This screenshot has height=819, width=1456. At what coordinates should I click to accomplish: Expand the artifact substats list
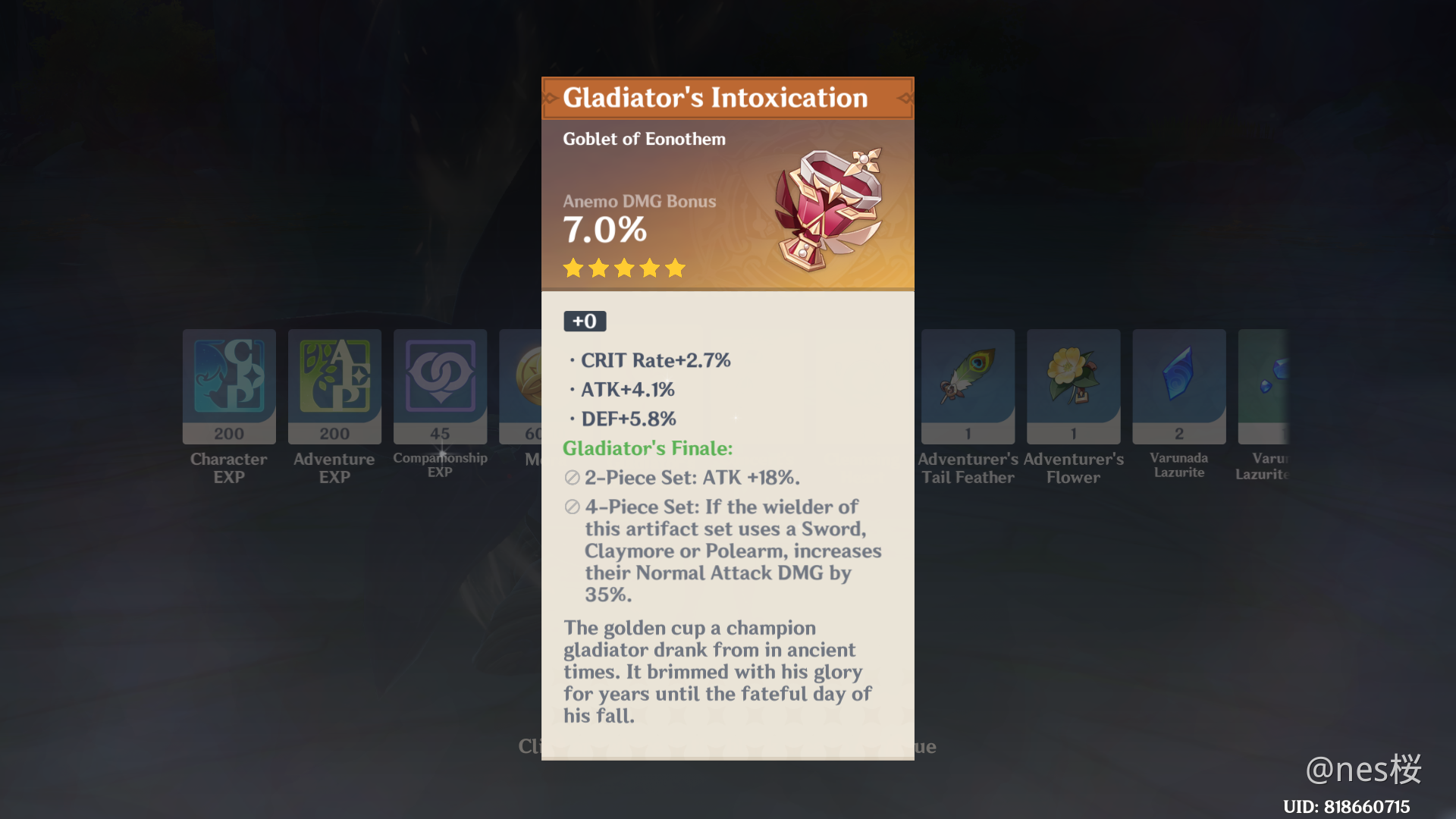tap(655, 389)
